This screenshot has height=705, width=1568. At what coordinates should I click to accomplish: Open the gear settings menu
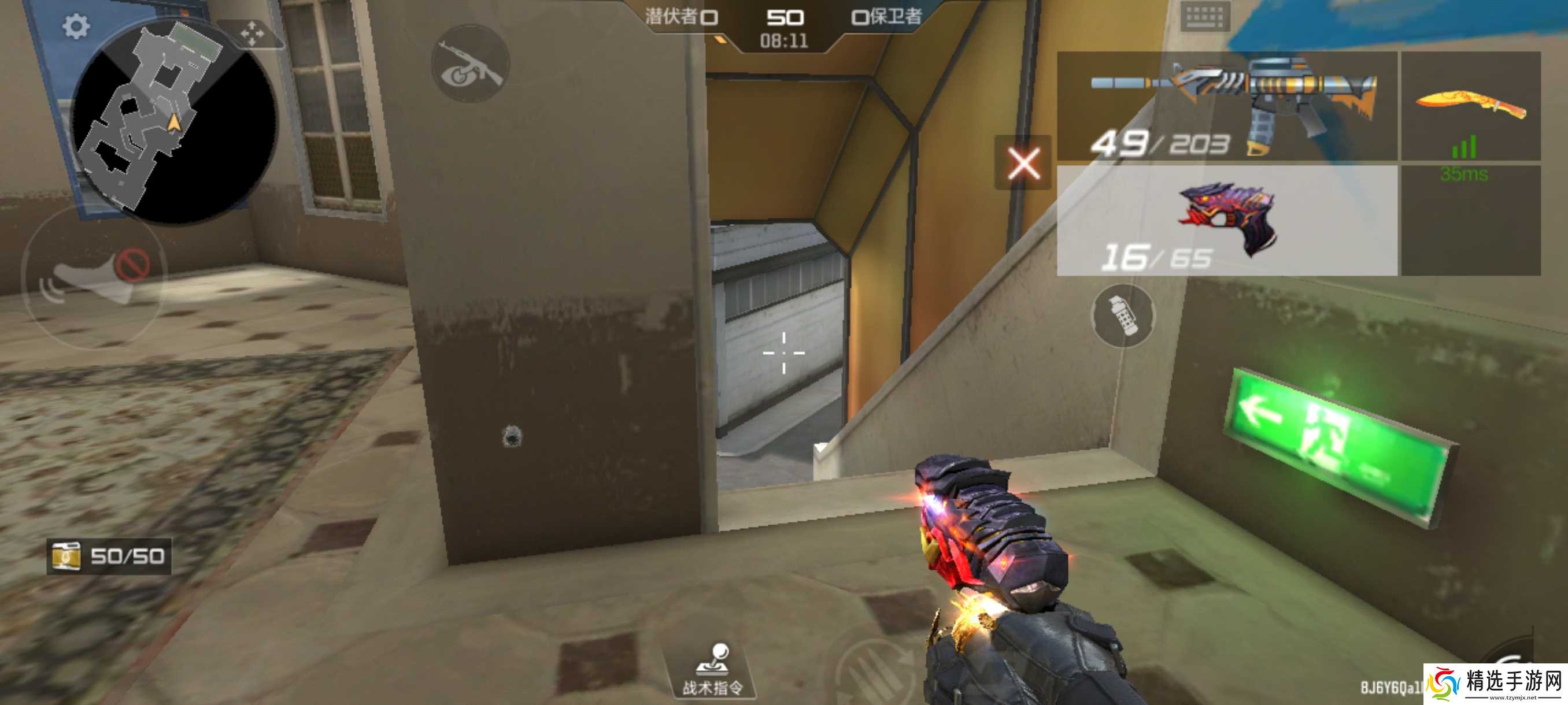click(76, 27)
